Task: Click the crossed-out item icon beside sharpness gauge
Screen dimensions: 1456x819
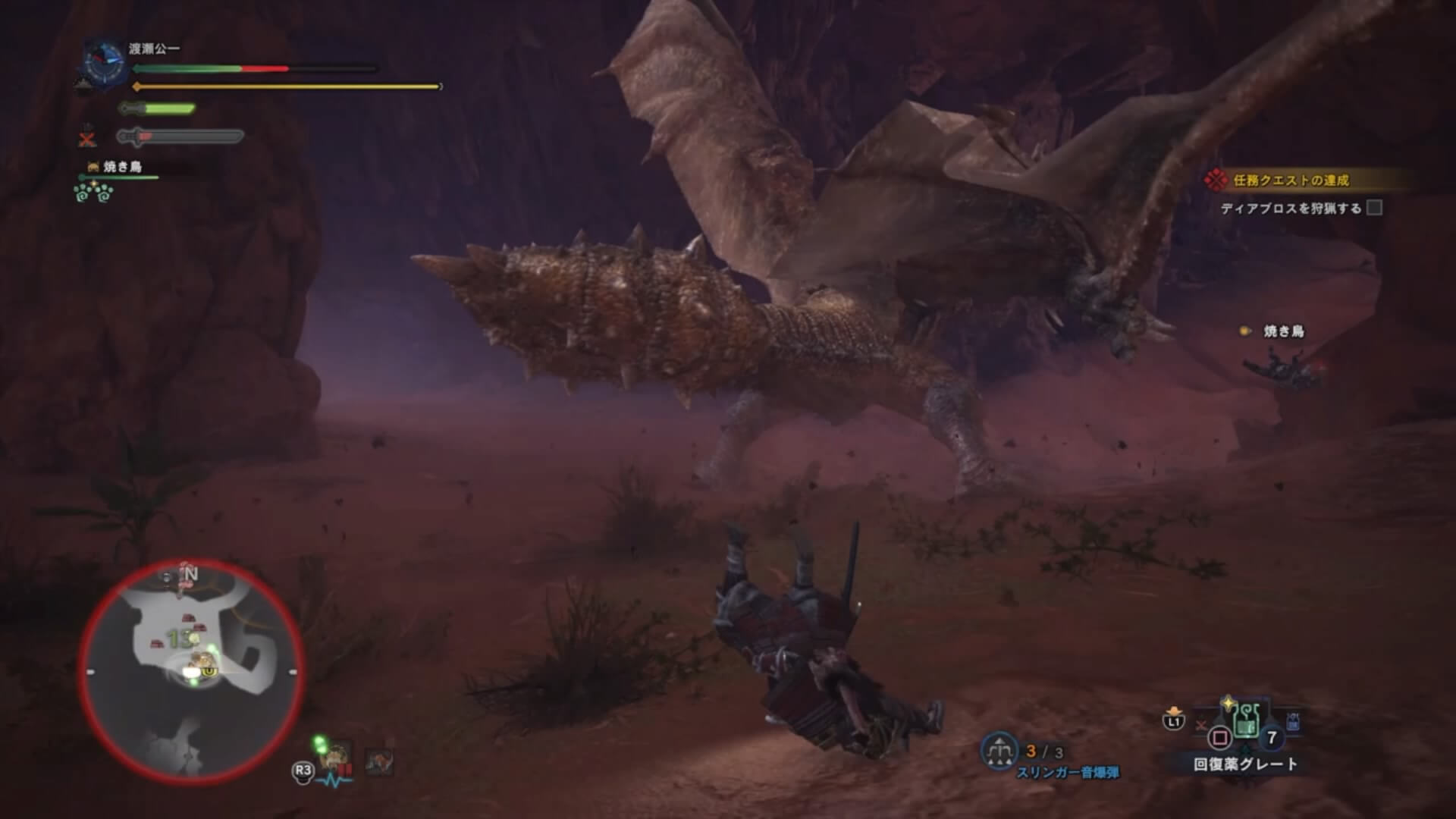Action: point(88,138)
